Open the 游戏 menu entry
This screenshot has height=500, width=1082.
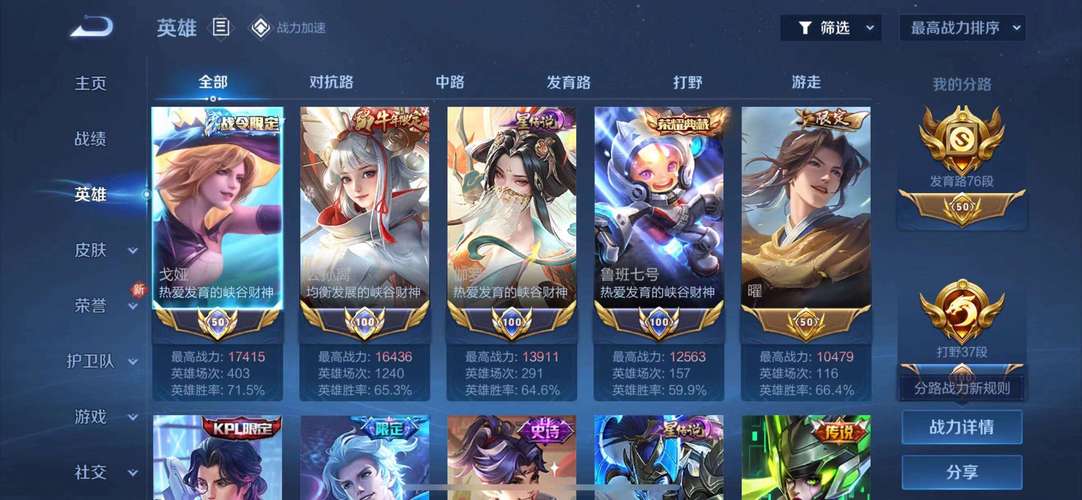[x=92, y=416]
